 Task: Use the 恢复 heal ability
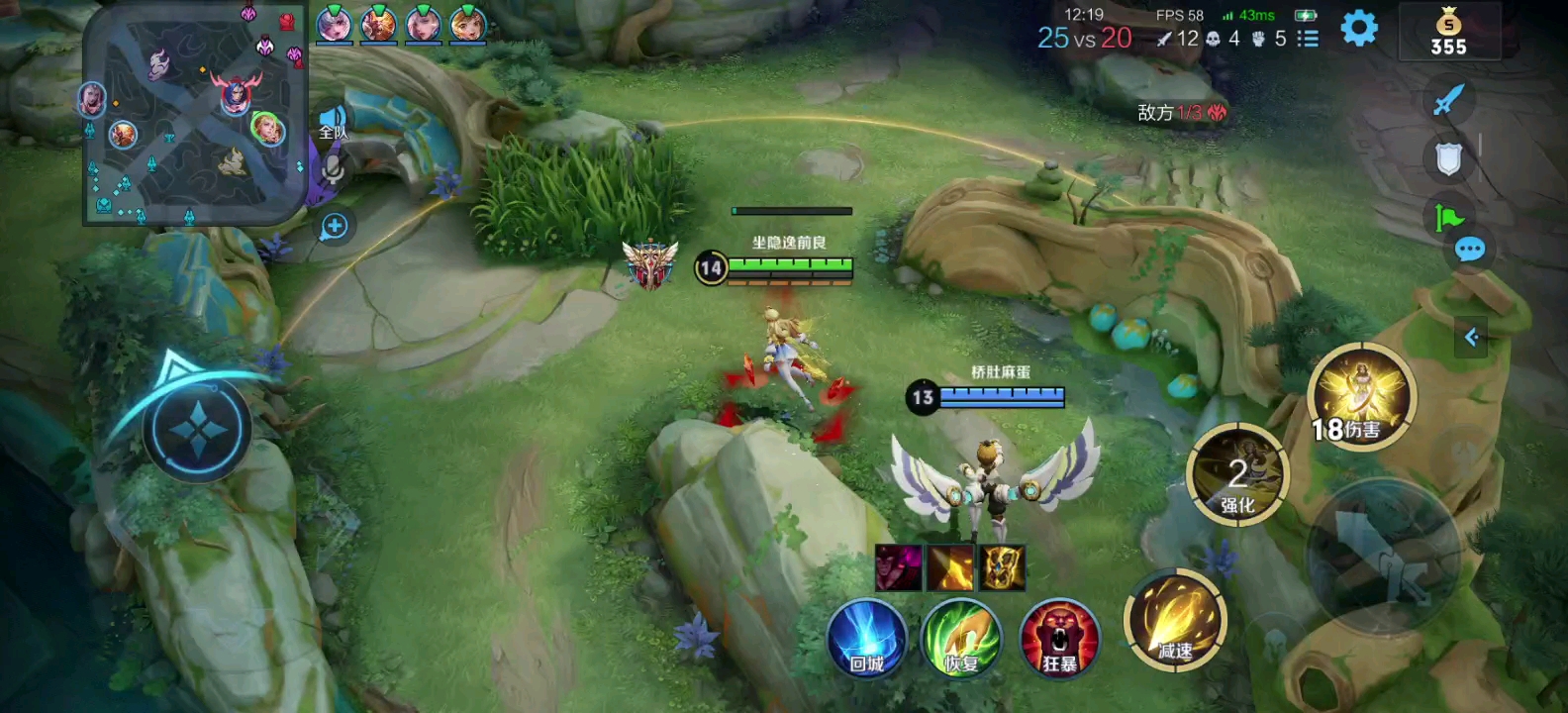click(x=960, y=638)
